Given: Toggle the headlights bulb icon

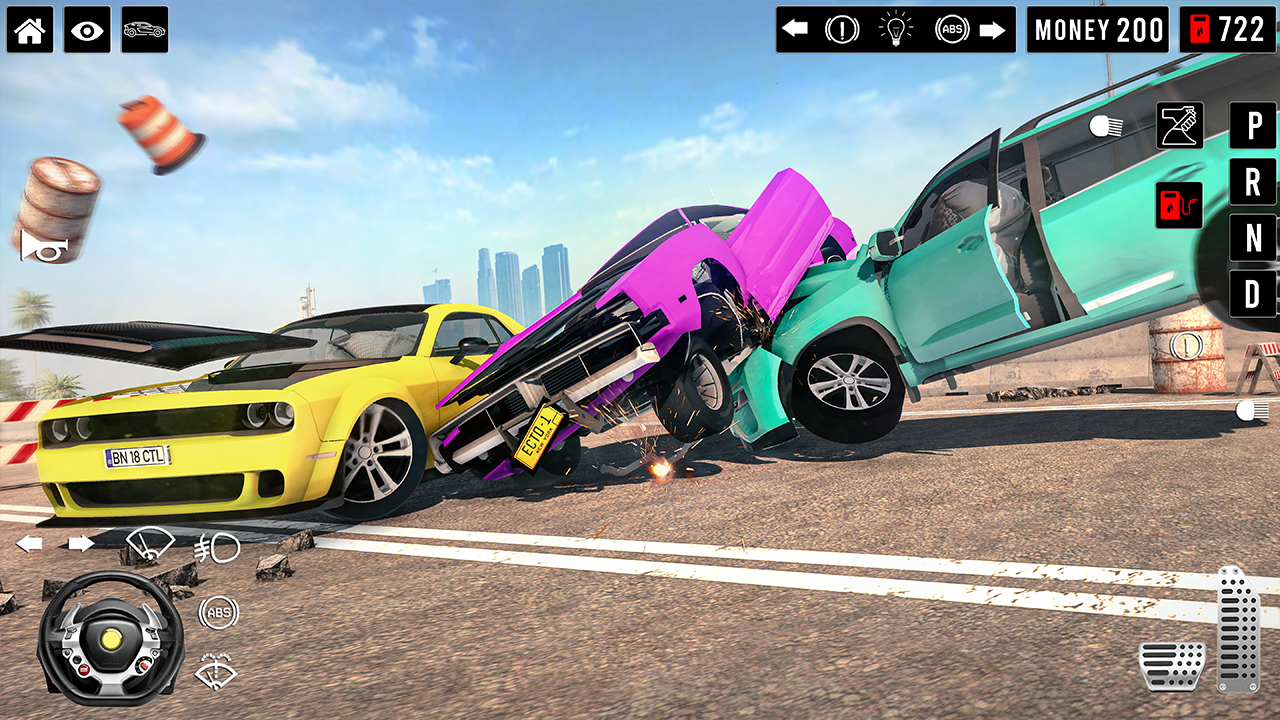Looking at the screenshot, I should (895, 30).
